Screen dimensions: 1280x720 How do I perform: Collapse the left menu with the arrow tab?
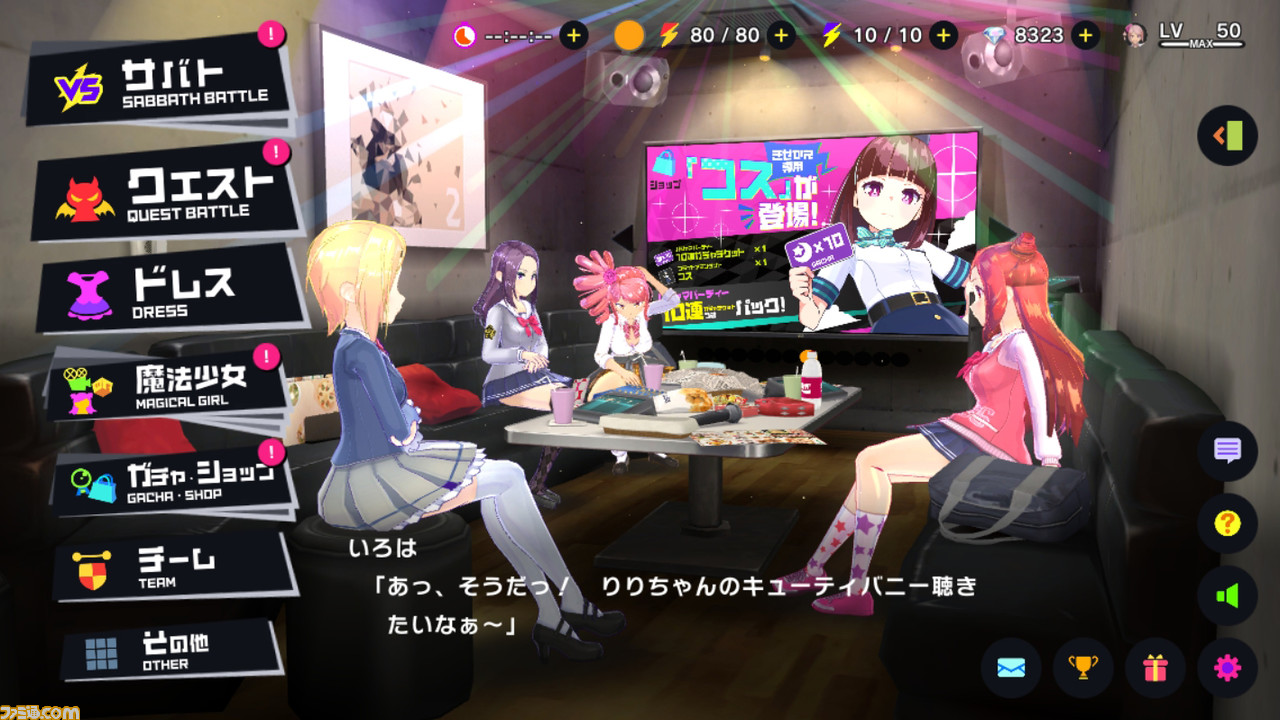click(1228, 136)
